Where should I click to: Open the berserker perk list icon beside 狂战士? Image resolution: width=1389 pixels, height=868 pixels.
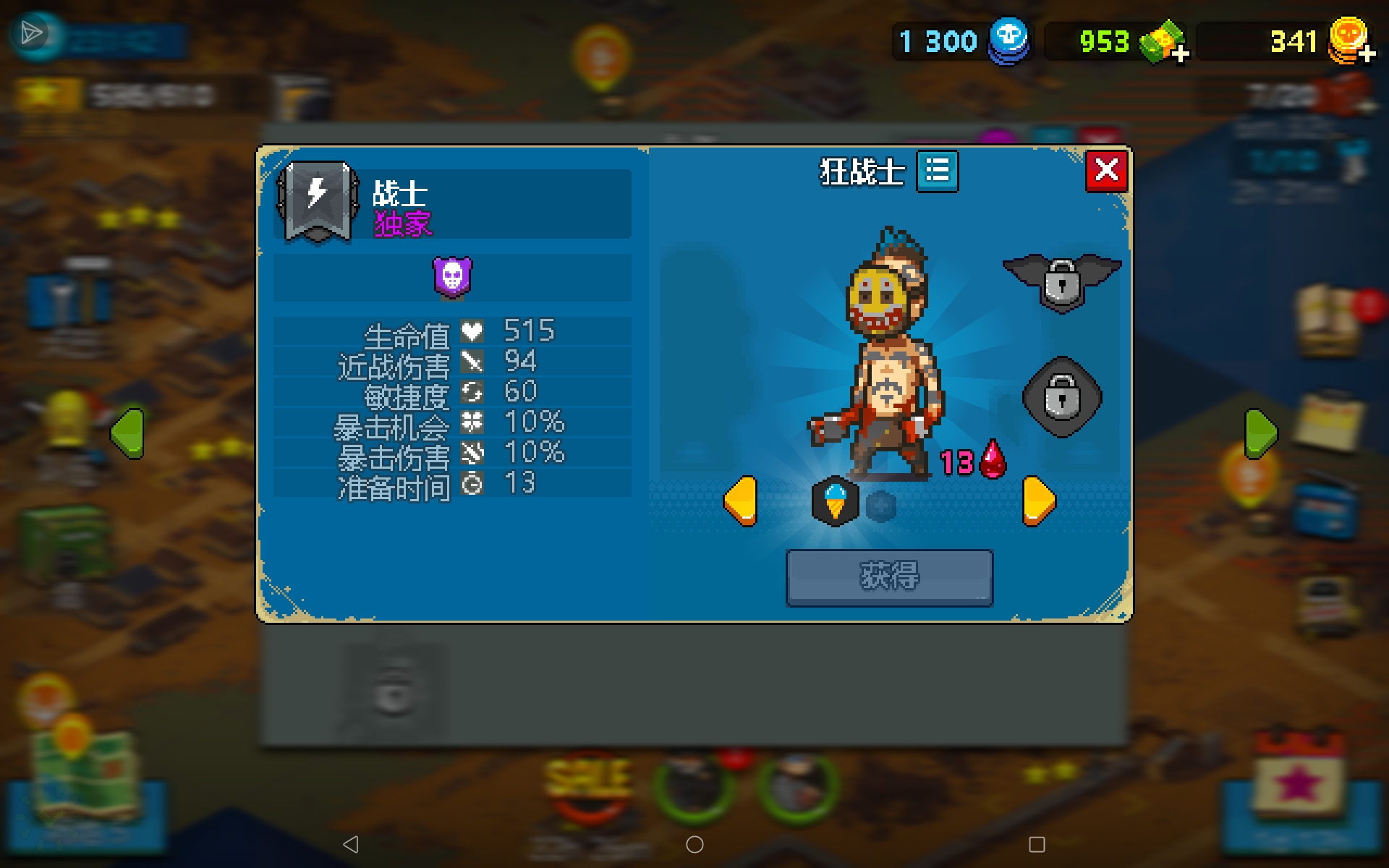pos(937,171)
